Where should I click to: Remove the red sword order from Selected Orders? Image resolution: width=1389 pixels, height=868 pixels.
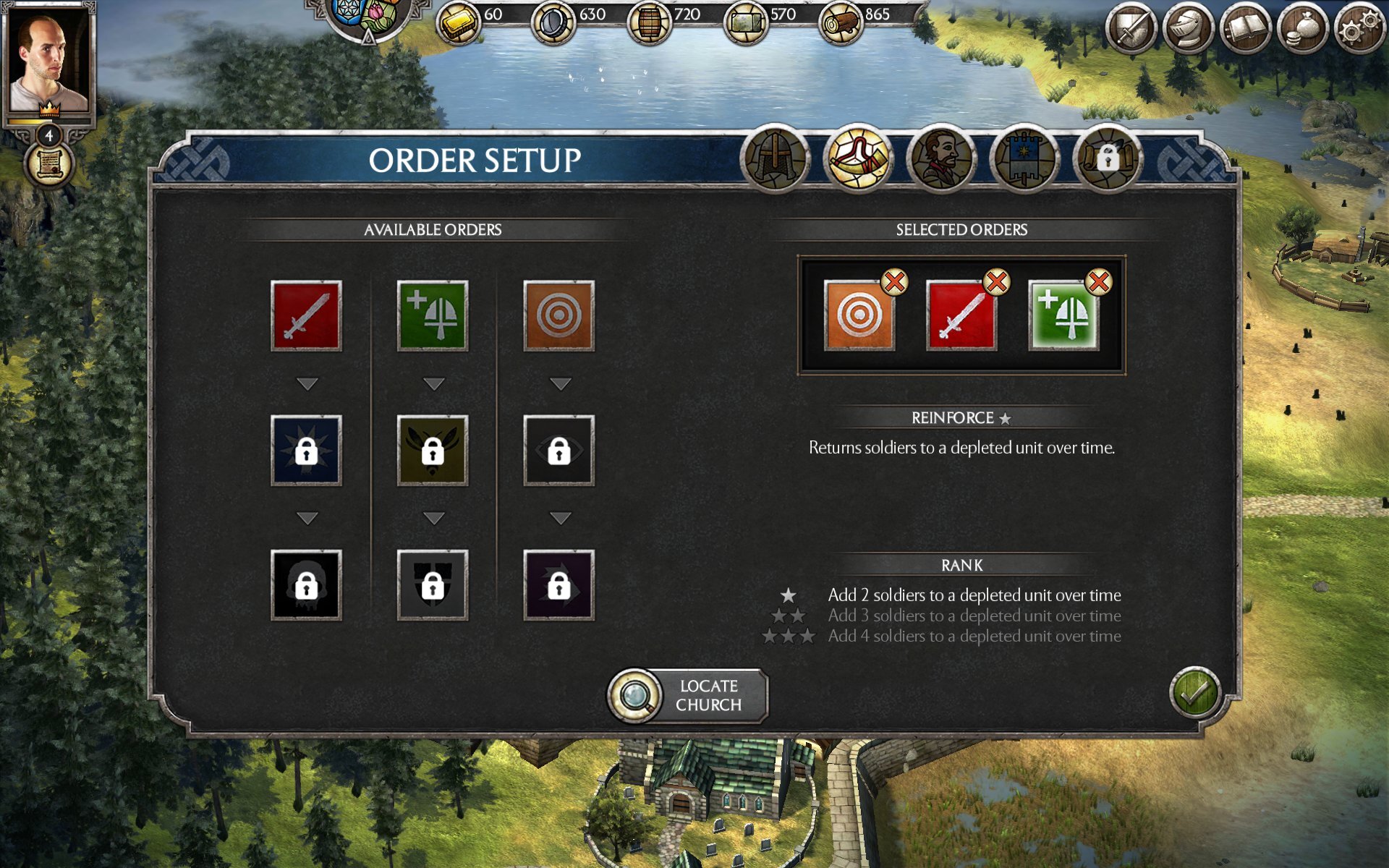[x=997, y=284]
